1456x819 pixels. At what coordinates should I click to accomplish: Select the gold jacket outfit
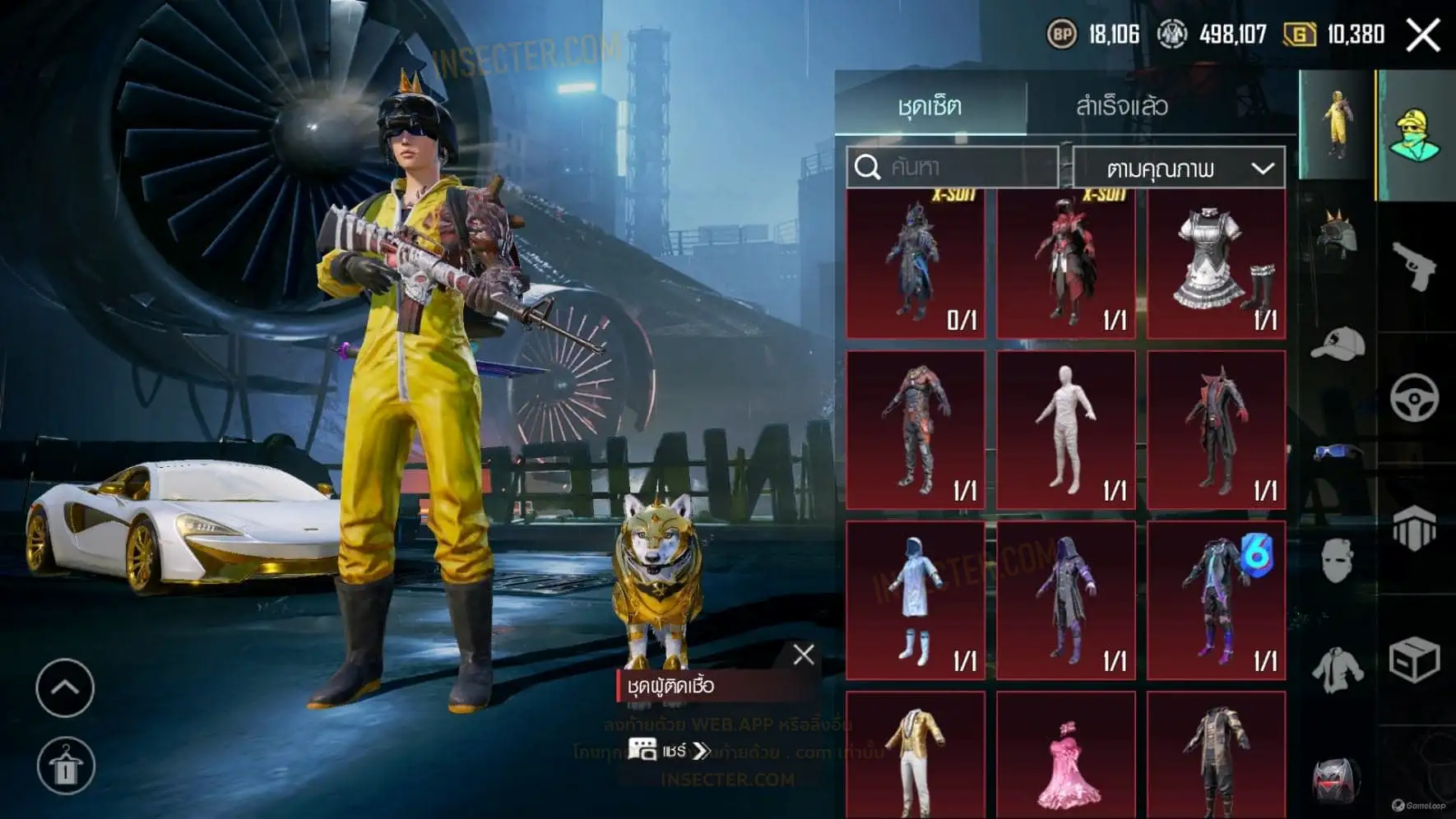pos(915,757)
